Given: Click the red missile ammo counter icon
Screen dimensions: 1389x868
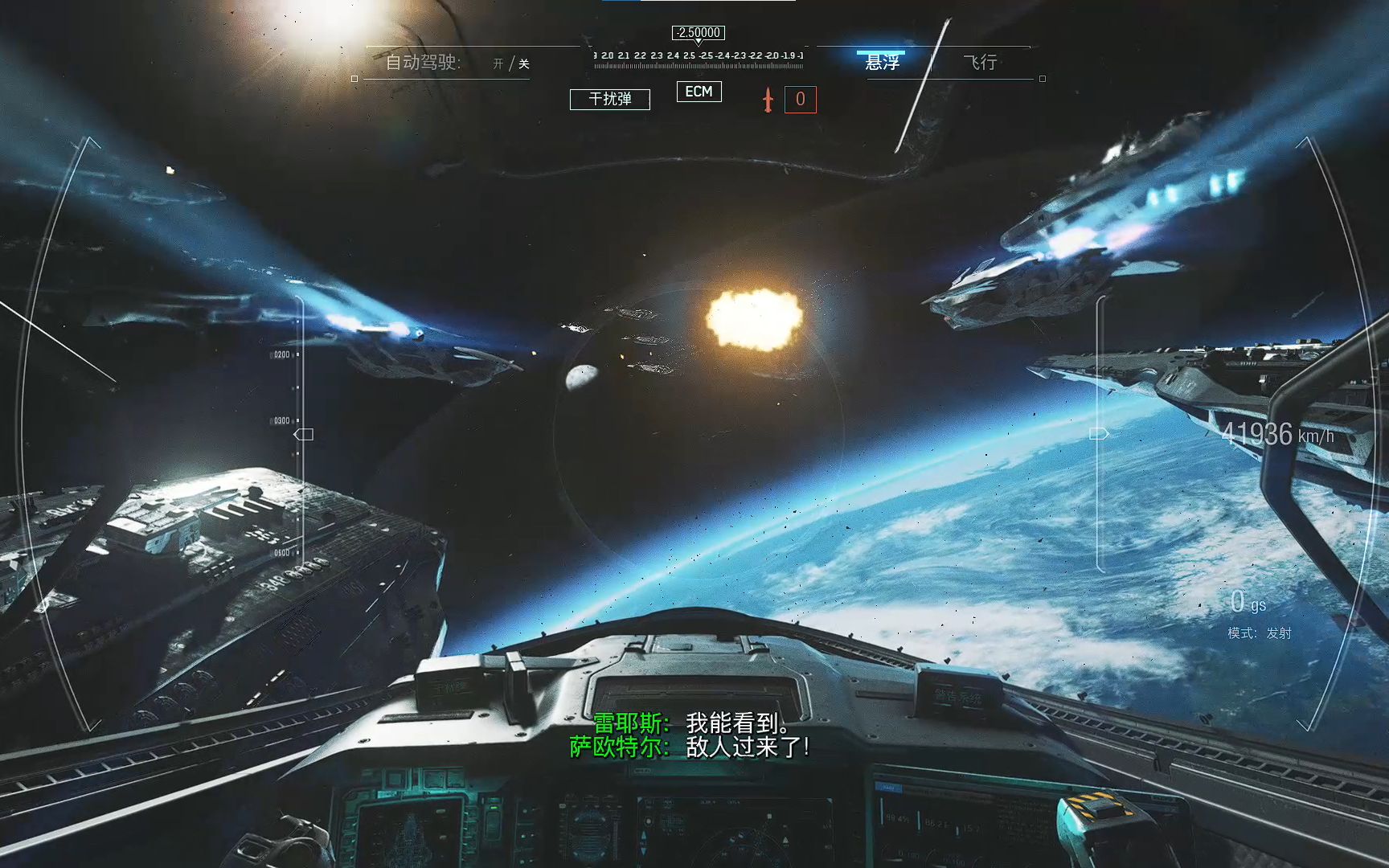Looking at the screenshot, I should pyautogui.click(x=800, y=100).
